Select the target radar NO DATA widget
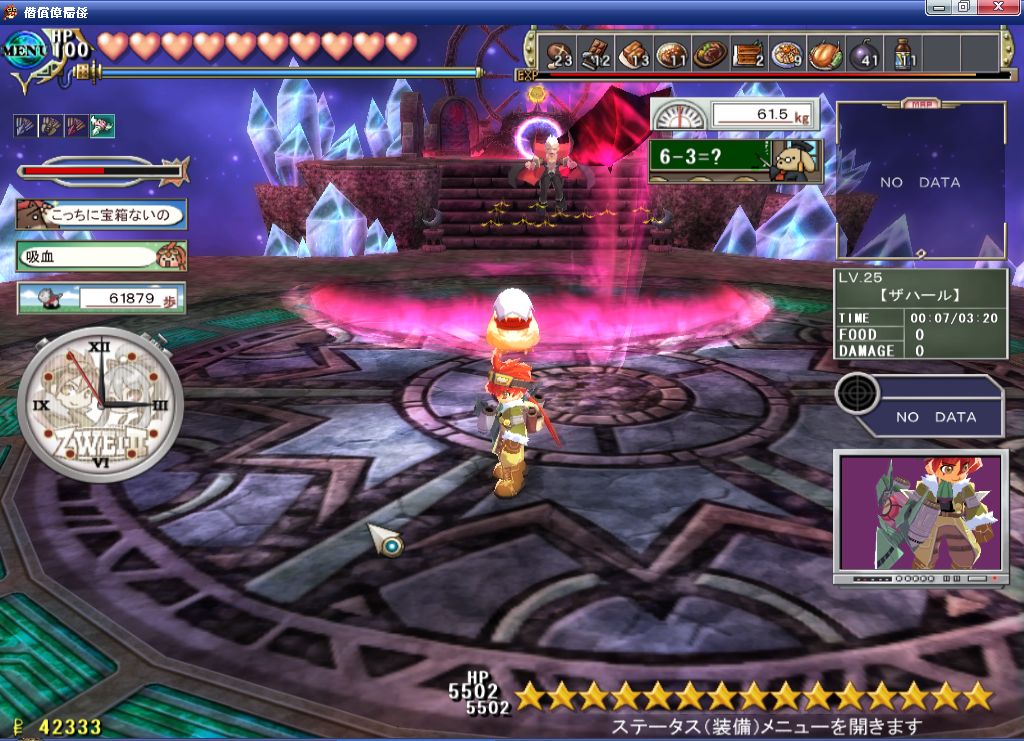This screenshot has height=741, width=1024. click(x=920, y=406)
